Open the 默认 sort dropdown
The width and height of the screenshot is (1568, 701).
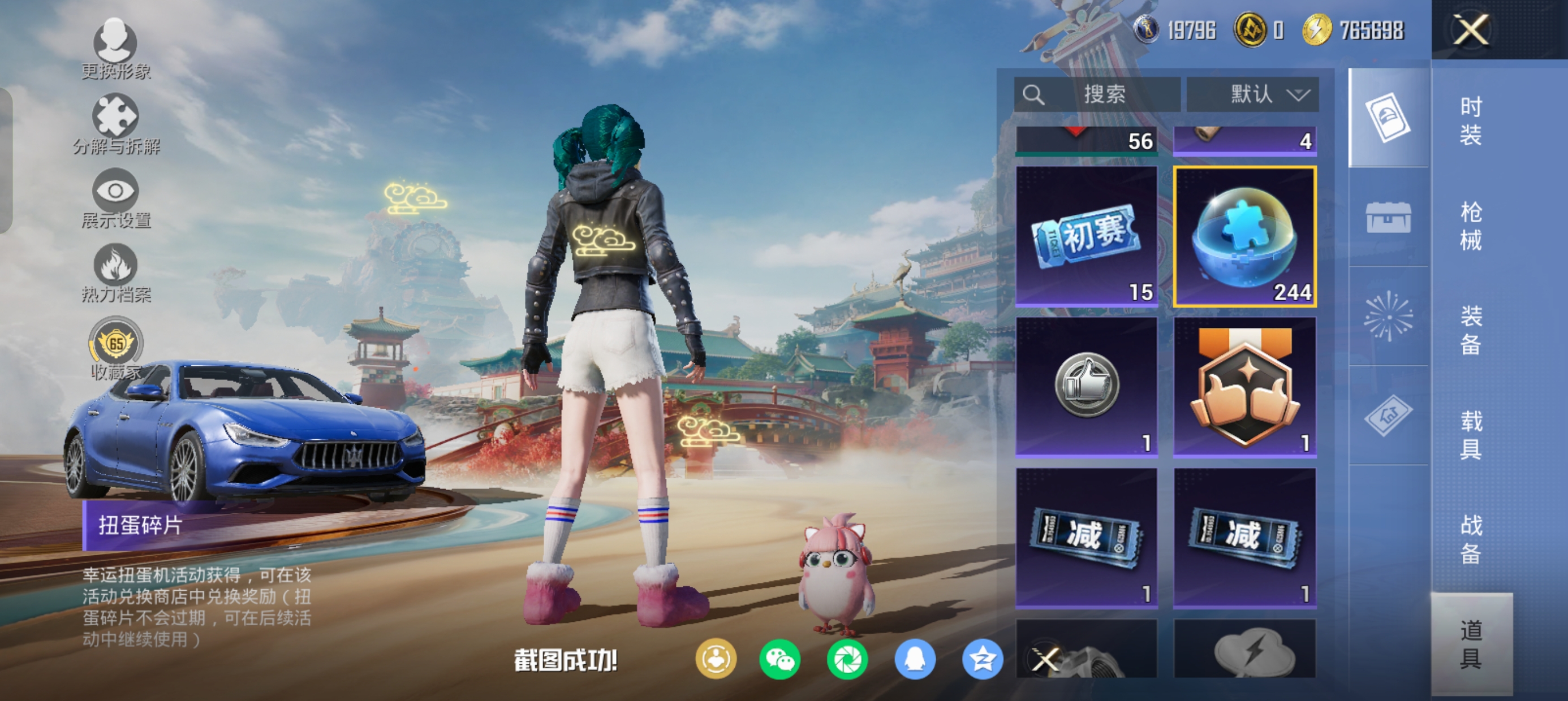(1252, 94)
